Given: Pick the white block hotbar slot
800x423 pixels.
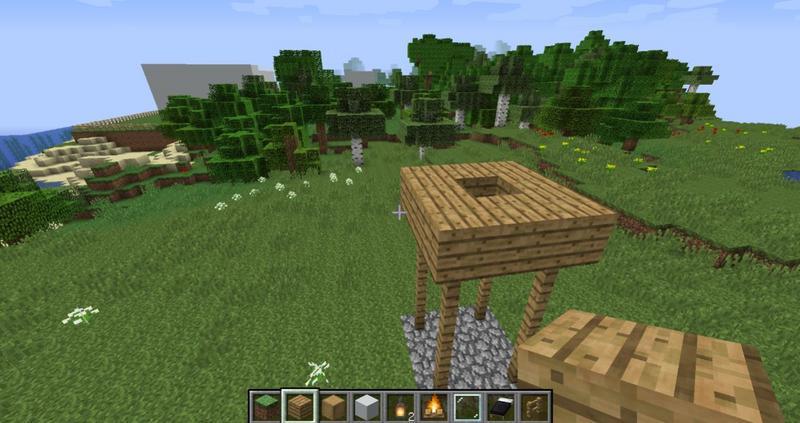Looking at the screenshot, I should [366, 407].
